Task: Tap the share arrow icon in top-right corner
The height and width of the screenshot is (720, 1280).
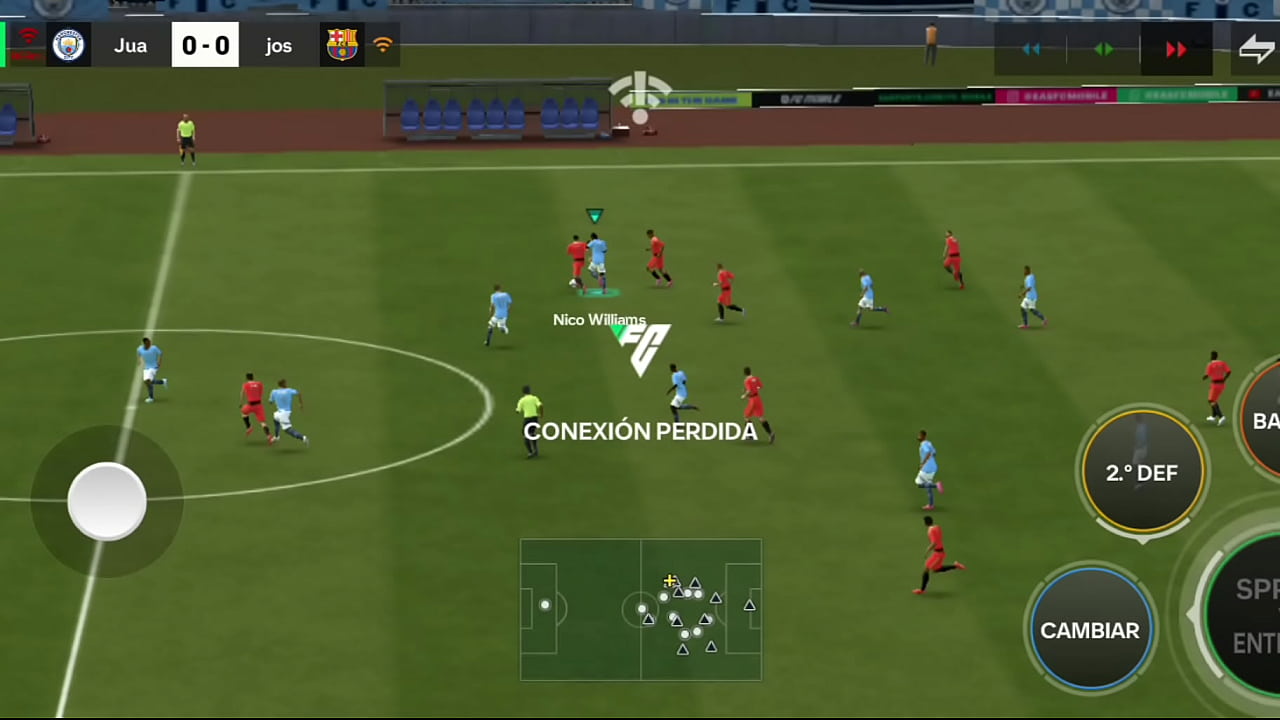Action: pos(1257,48)
